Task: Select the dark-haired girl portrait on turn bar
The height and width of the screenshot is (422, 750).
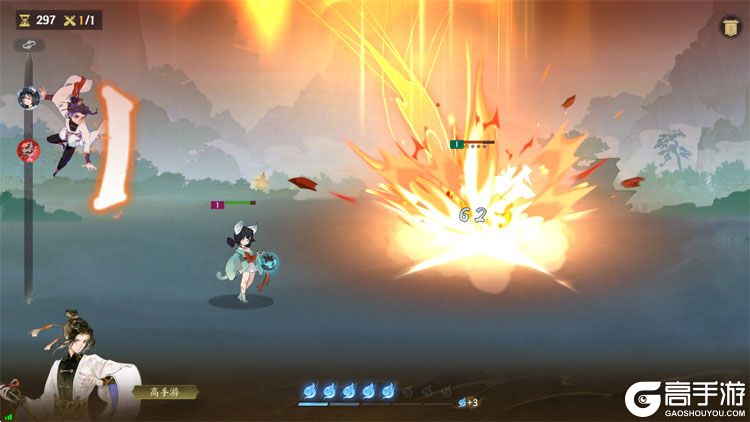Action: [28, 98]
